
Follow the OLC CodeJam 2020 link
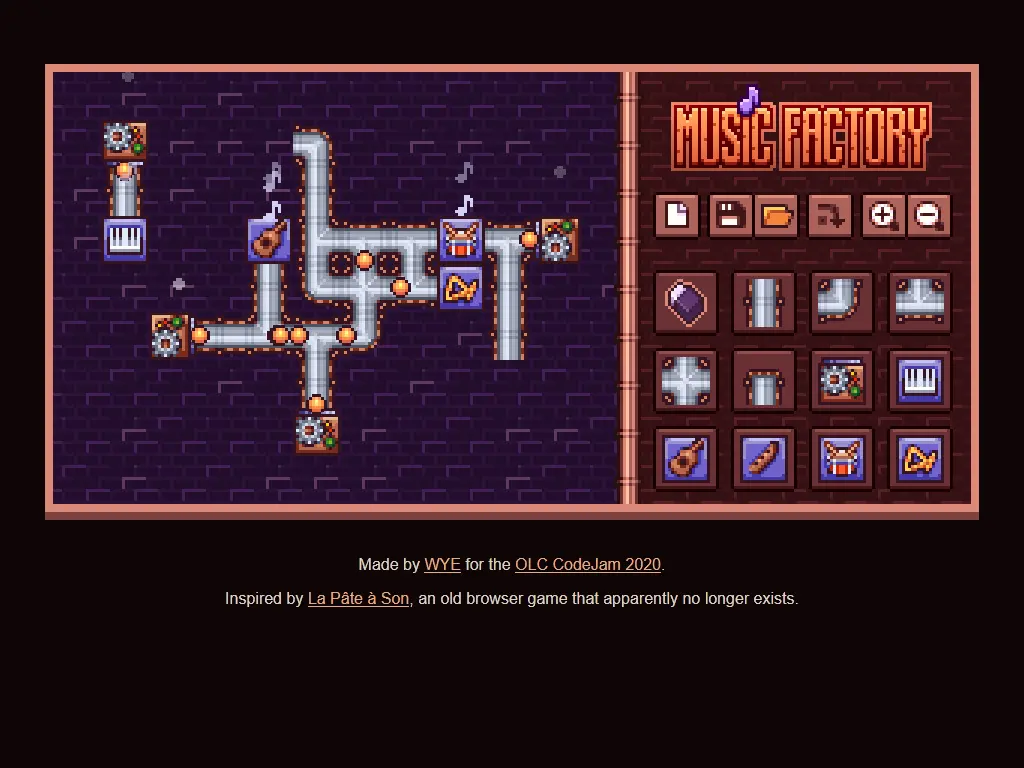[x=588, y=564]
